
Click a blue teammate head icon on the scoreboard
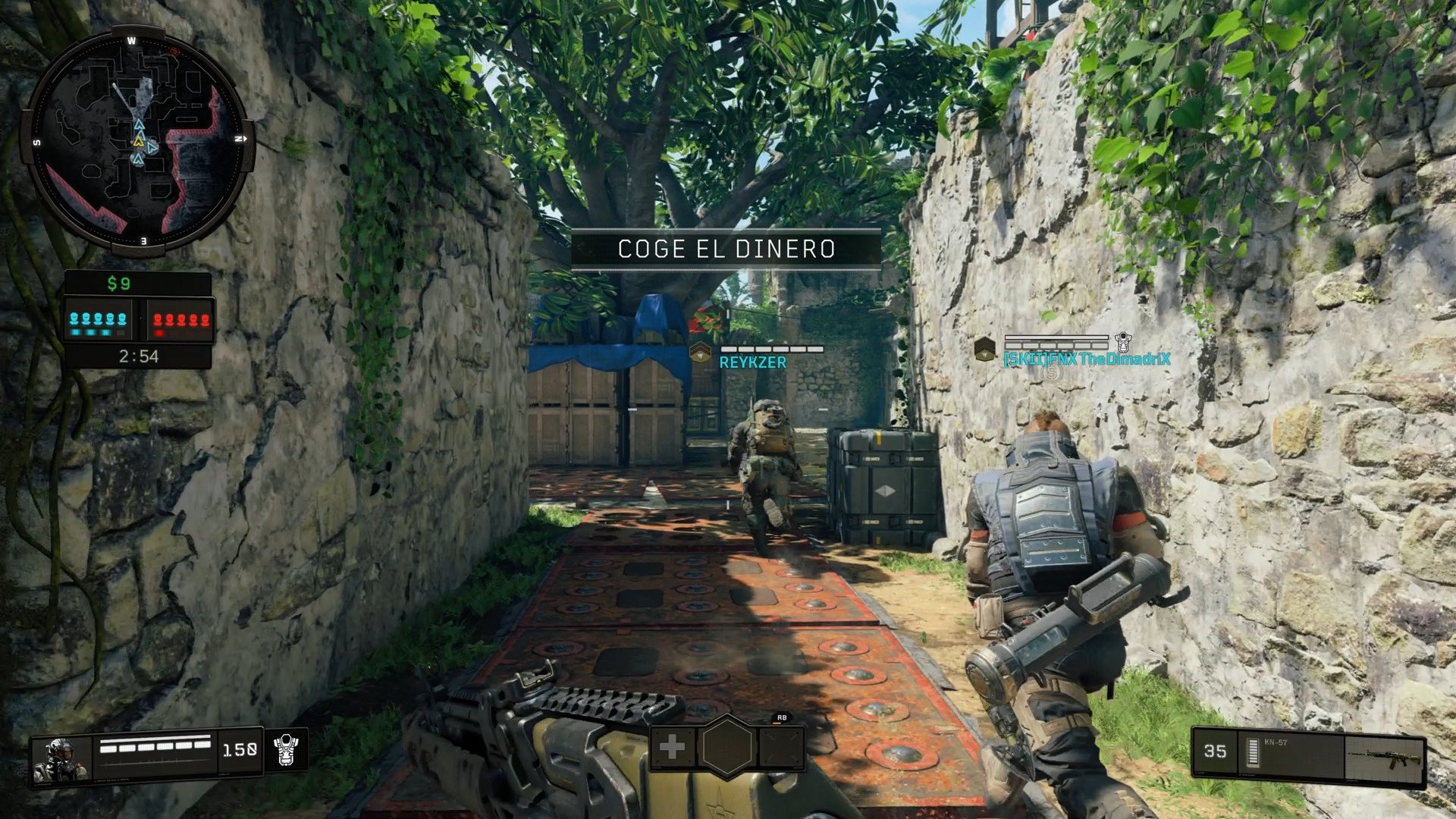[x=75, y=319]
